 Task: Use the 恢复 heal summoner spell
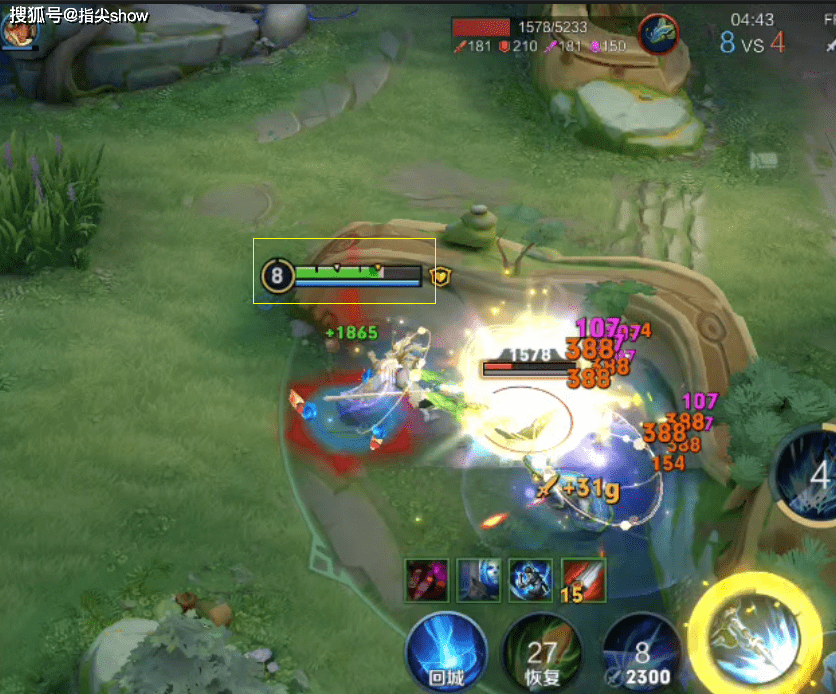tap(541, 654)
